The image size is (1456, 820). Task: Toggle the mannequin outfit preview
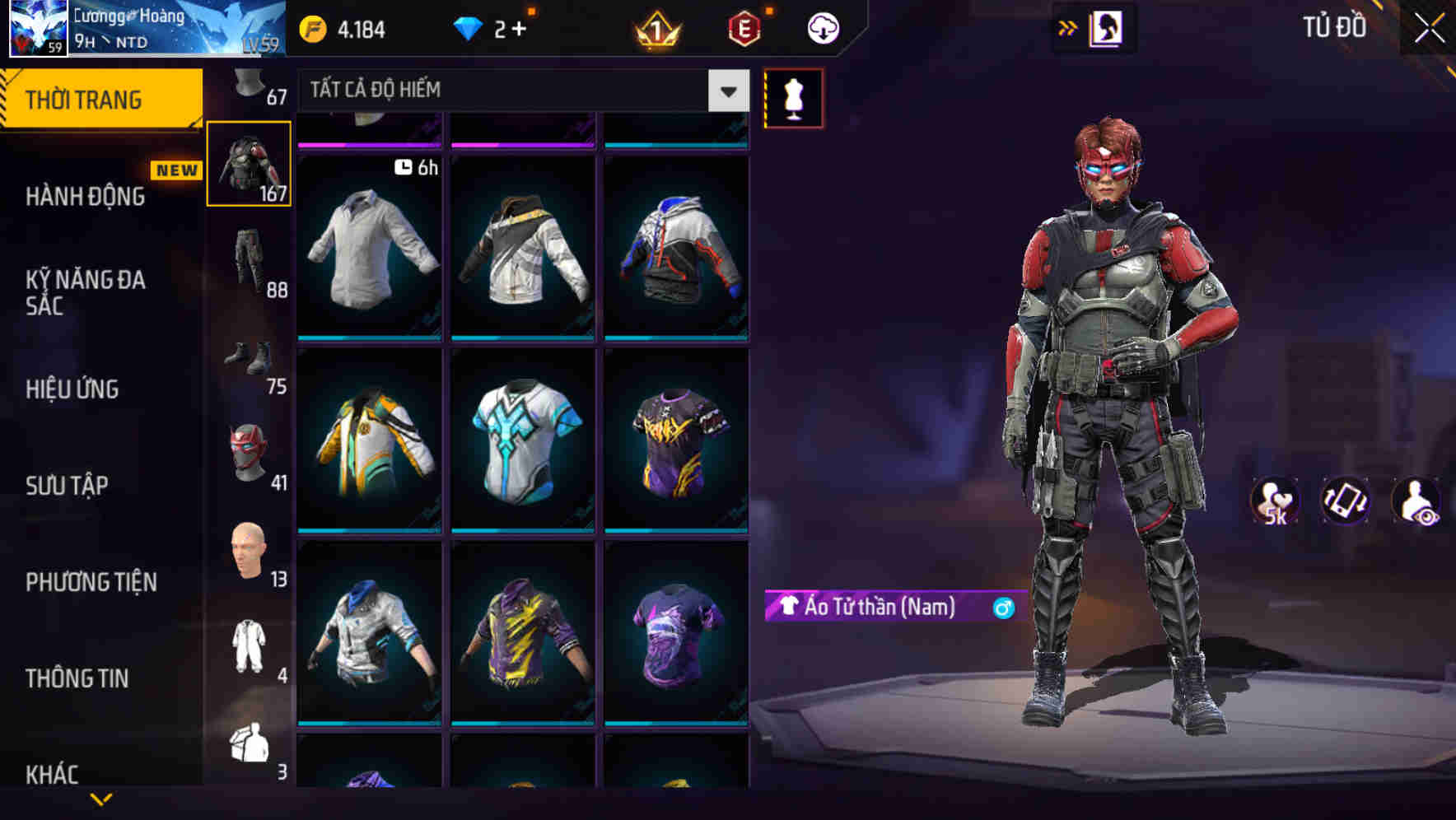pyautogui.click(x=793, y=97)
